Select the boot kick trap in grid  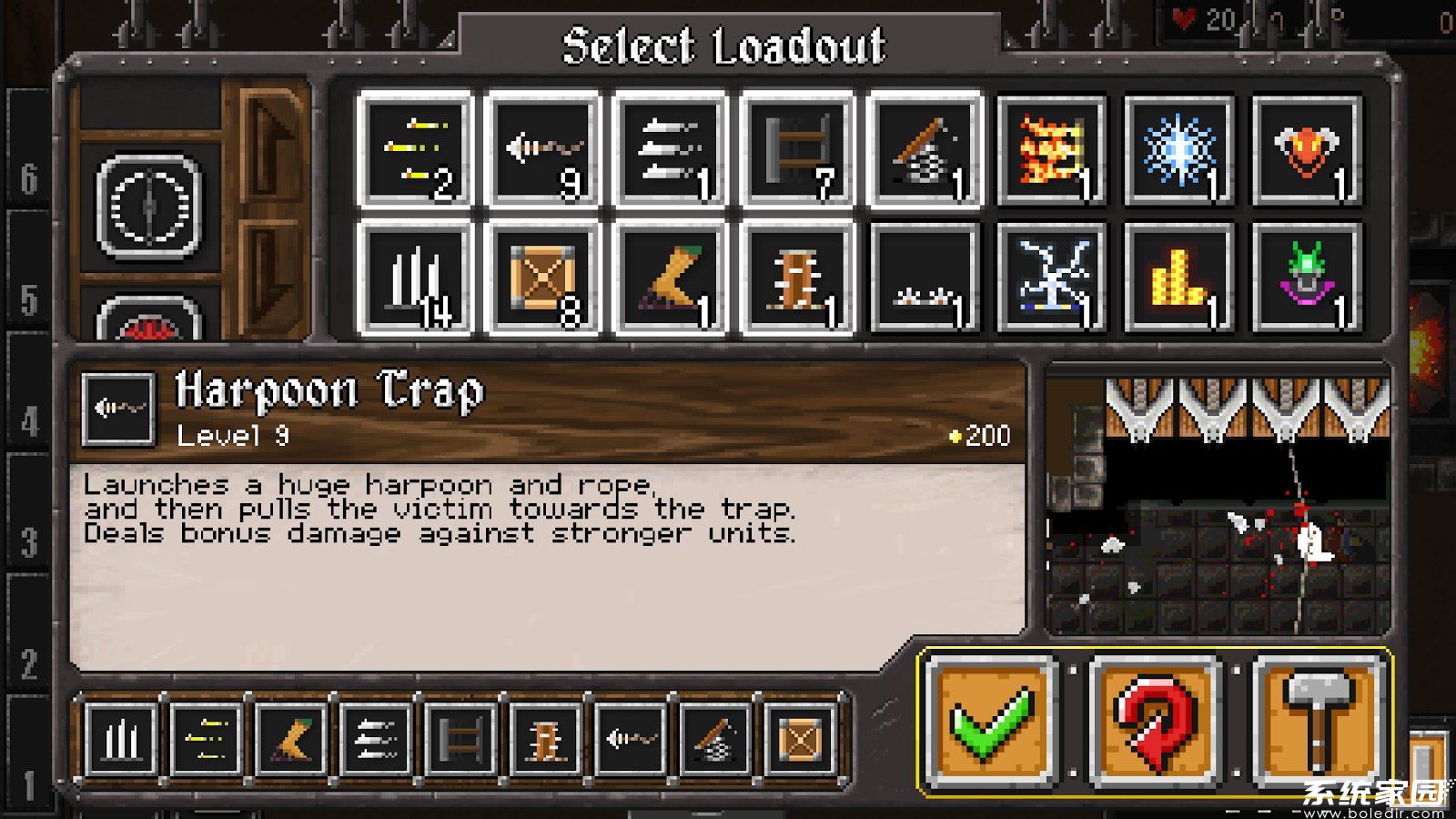pyautogui.click(x=671, y=278)
